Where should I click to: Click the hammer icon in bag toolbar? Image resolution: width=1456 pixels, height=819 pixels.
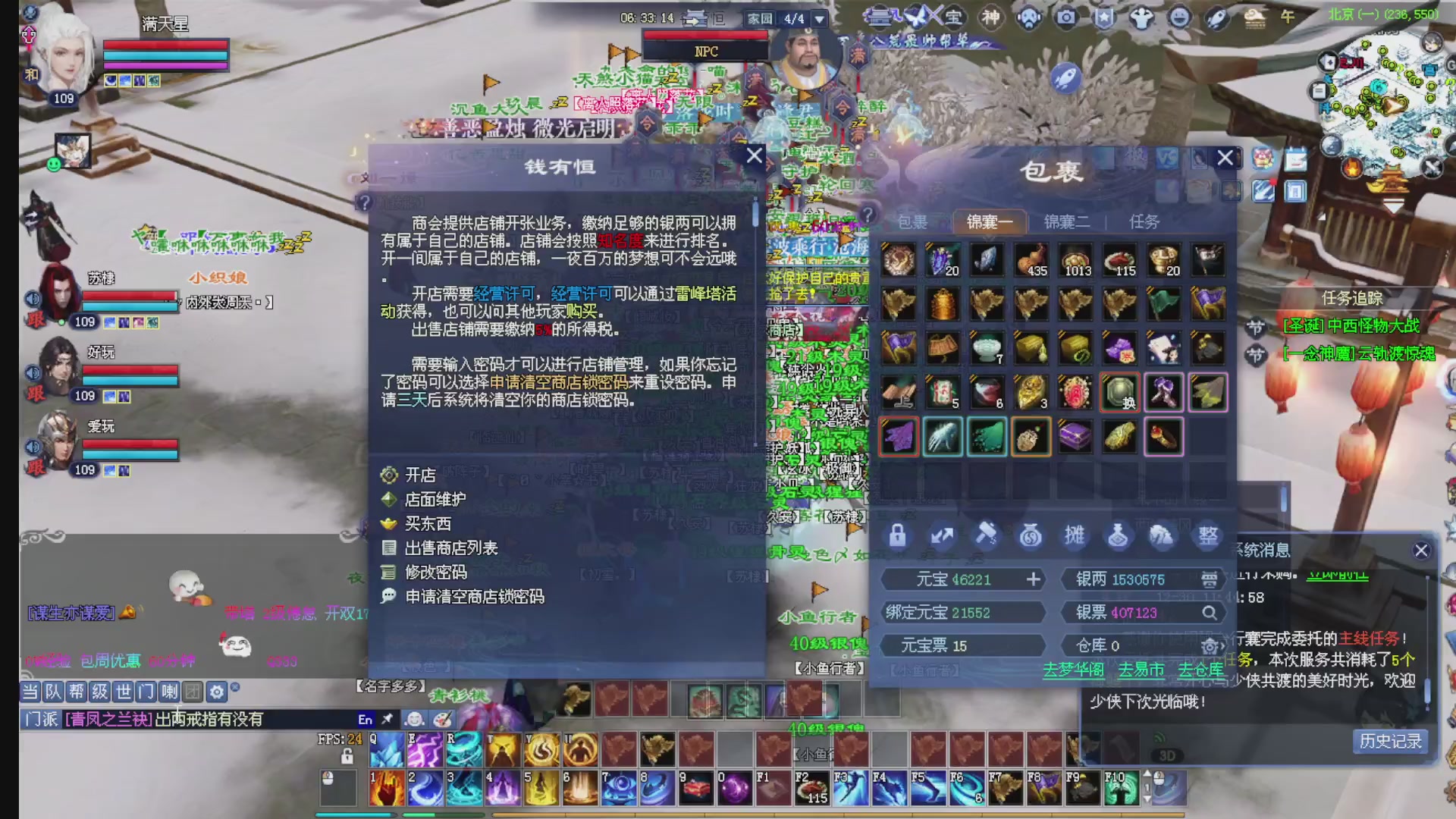(x=987, y=535)
